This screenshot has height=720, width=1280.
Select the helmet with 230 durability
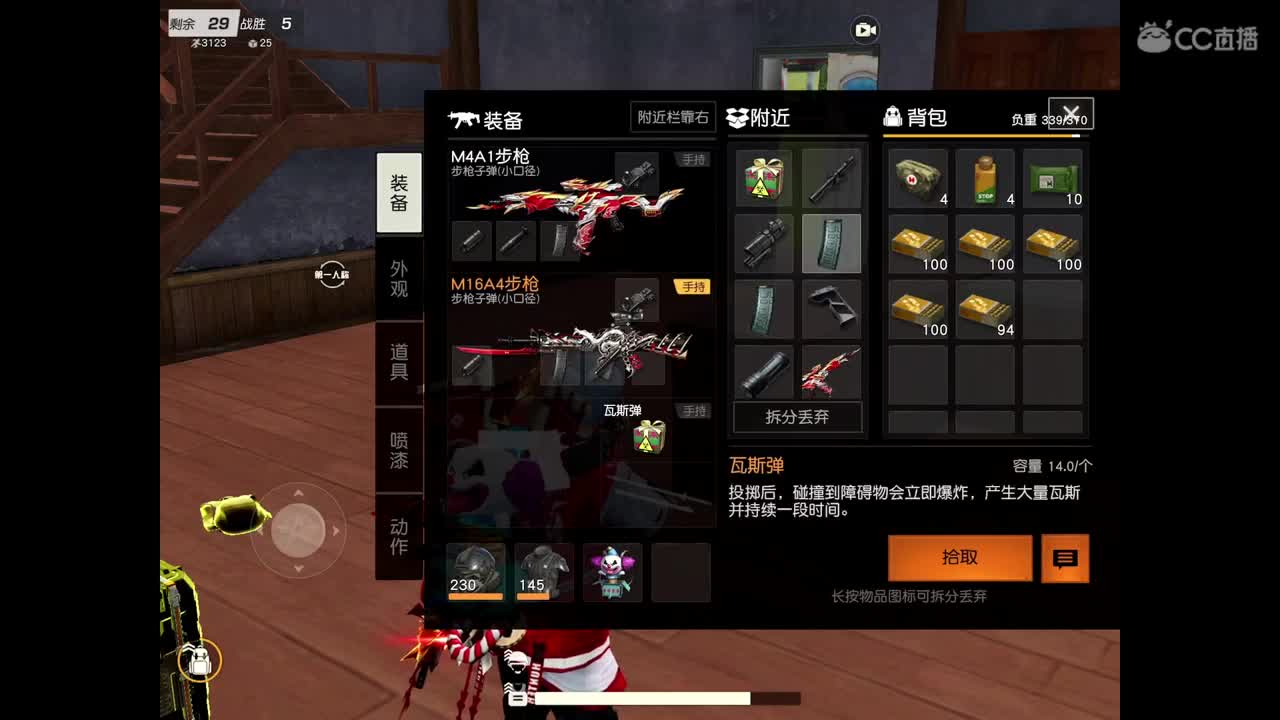(x=476, y=571)
